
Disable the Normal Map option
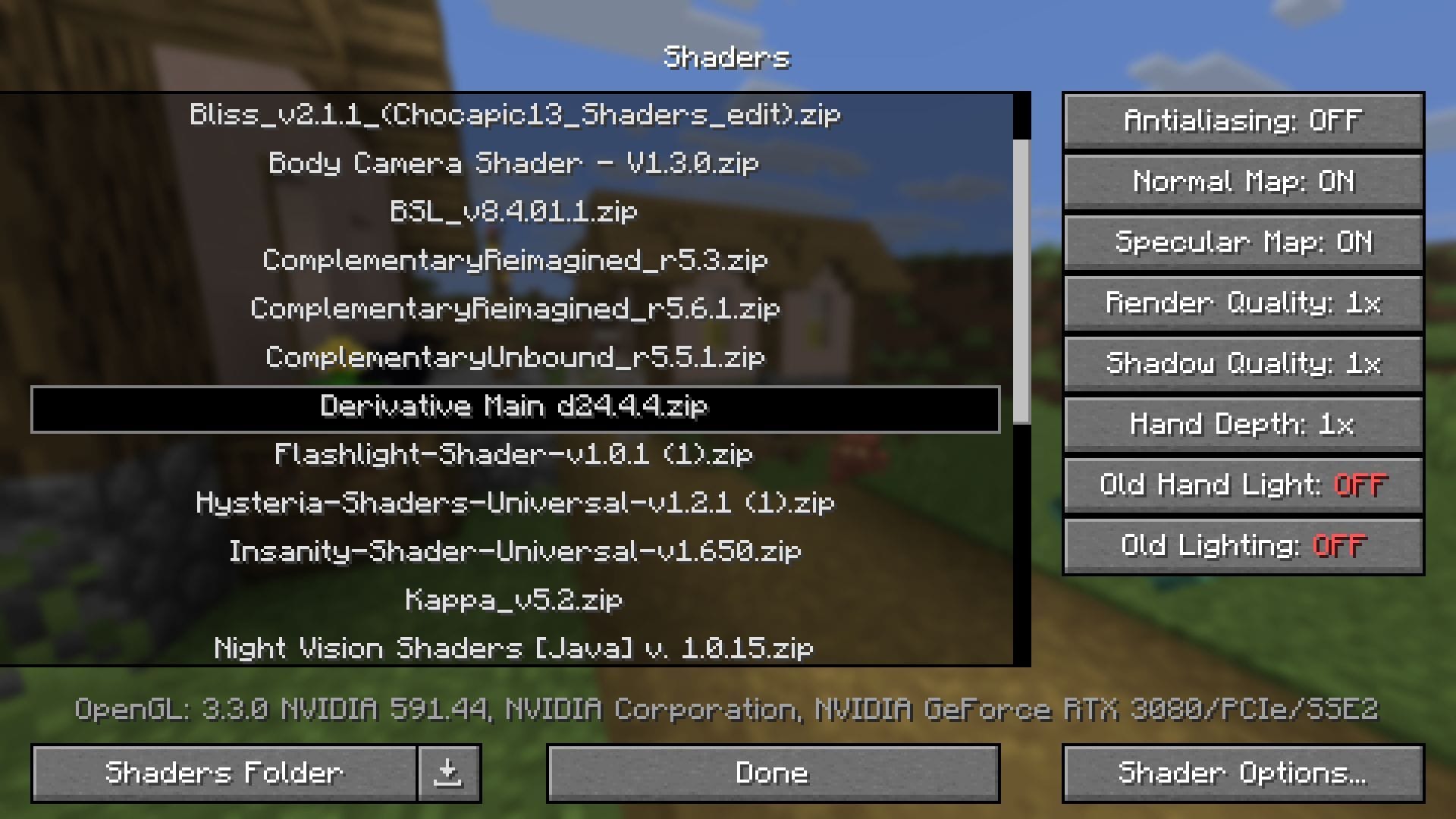[x=1243, y=181]
